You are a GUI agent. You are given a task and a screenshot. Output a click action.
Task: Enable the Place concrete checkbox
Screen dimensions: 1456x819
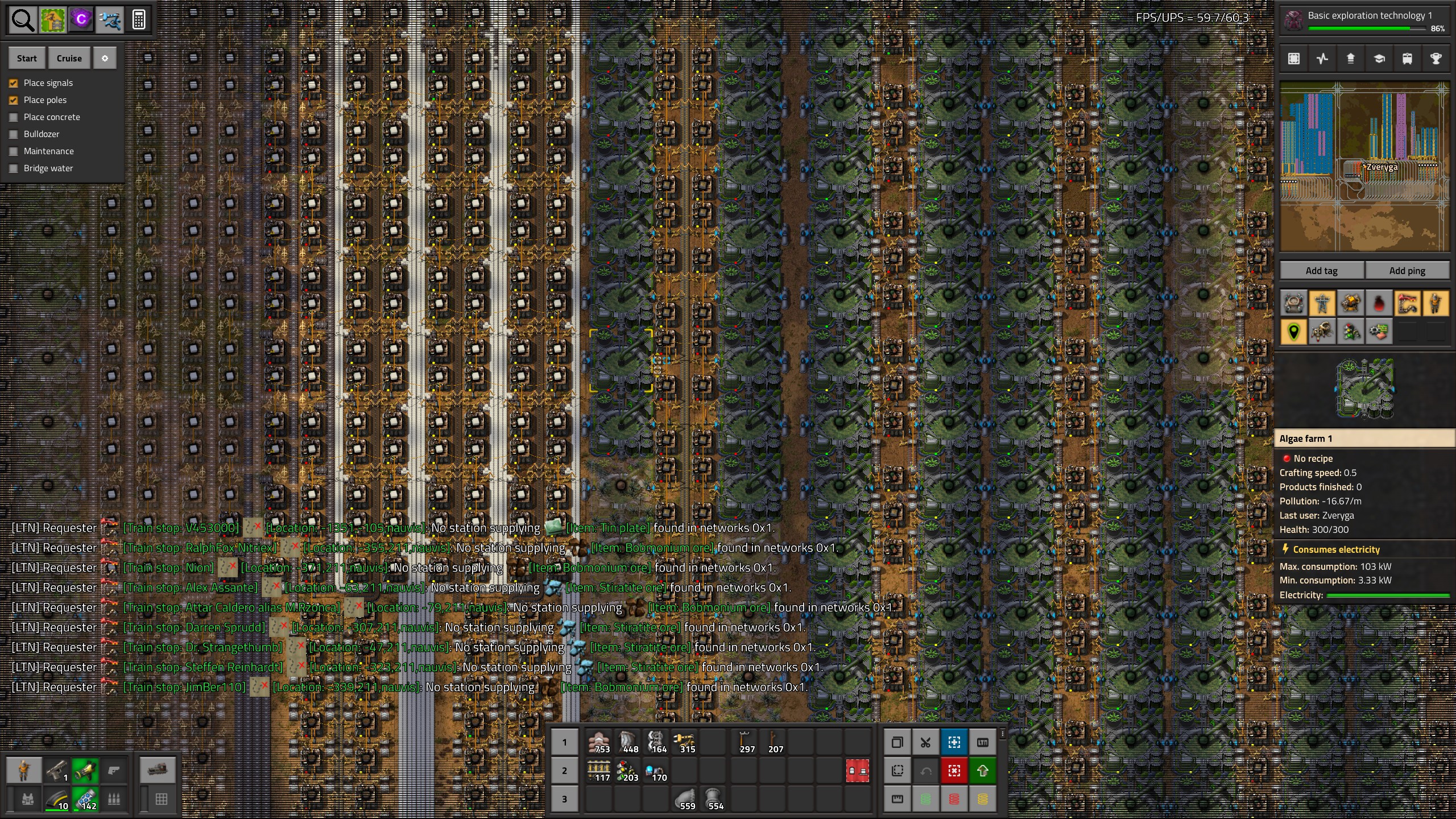[14, 117]
